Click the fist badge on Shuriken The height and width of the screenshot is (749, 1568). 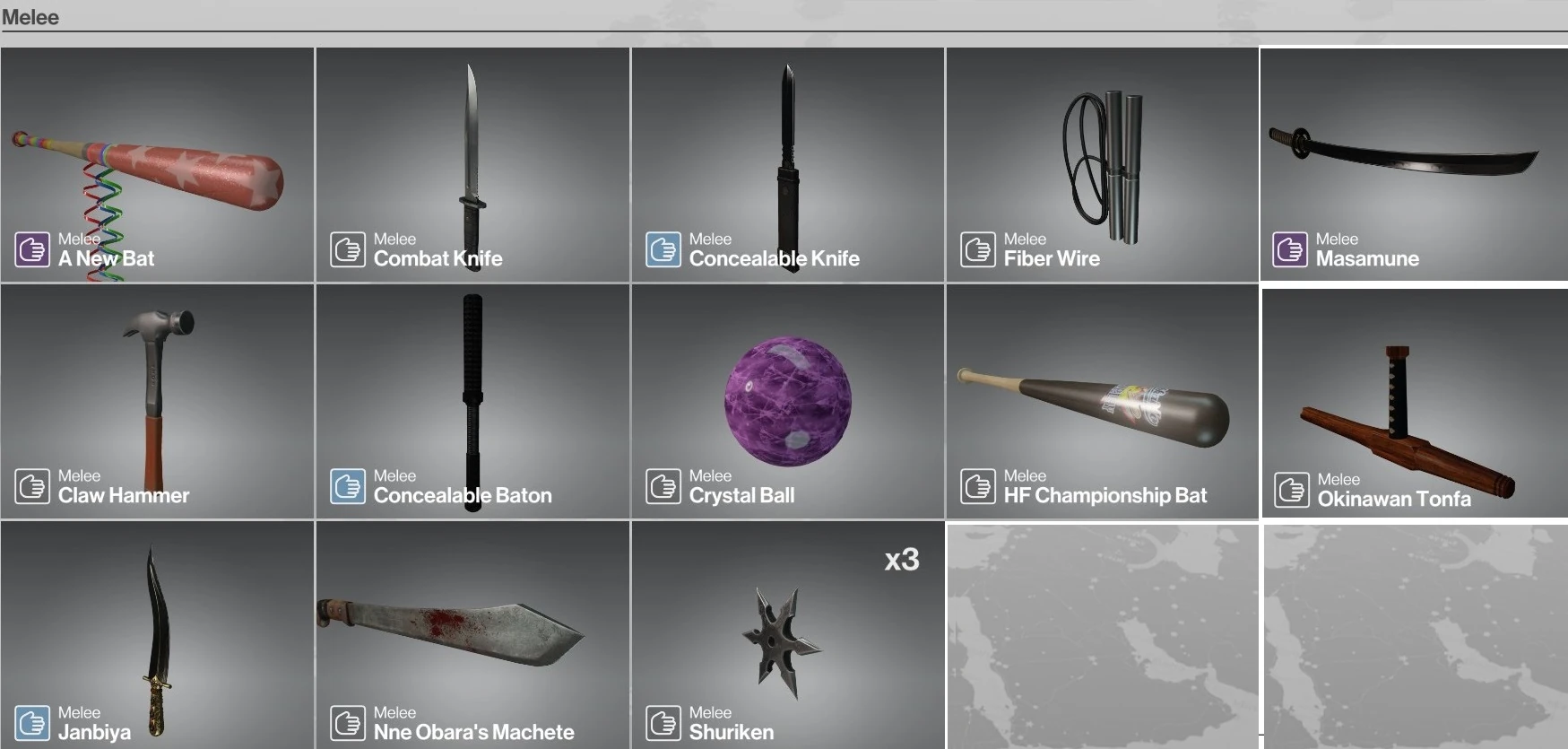tap(663, 724)
